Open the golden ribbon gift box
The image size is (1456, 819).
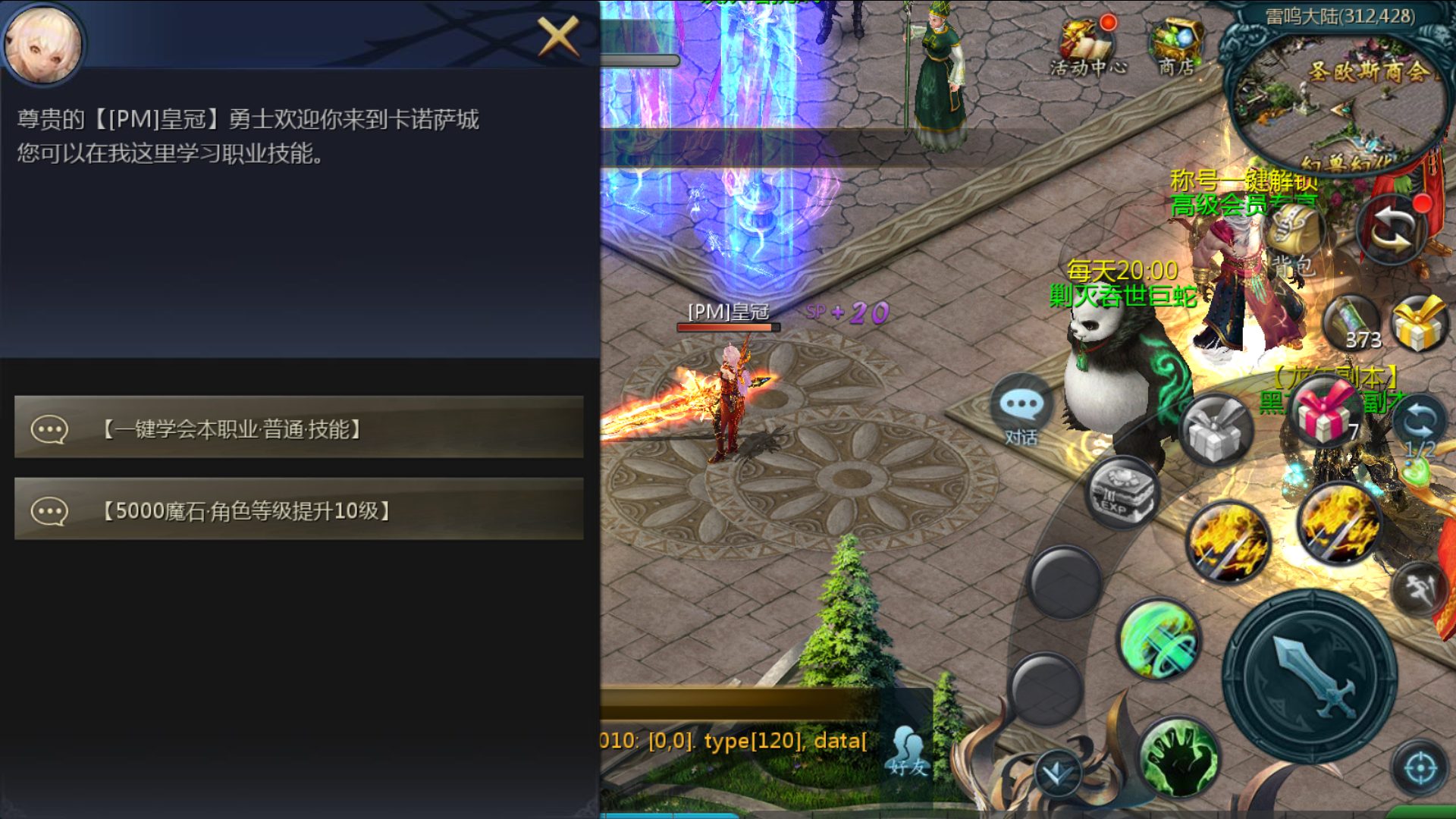coord(1419,324)
